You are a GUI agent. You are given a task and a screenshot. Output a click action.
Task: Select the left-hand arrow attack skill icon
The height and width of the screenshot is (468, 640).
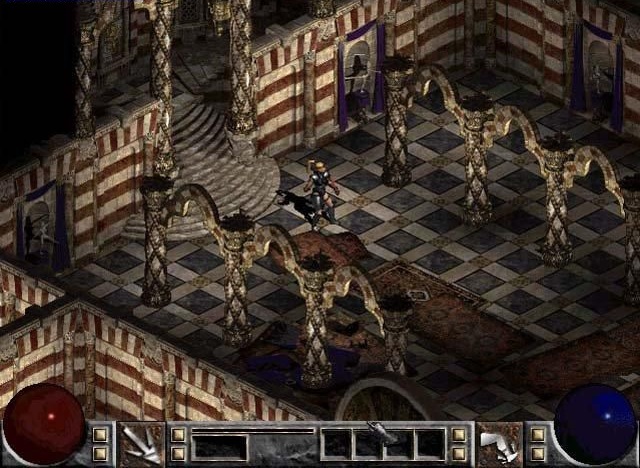[140, 443]
